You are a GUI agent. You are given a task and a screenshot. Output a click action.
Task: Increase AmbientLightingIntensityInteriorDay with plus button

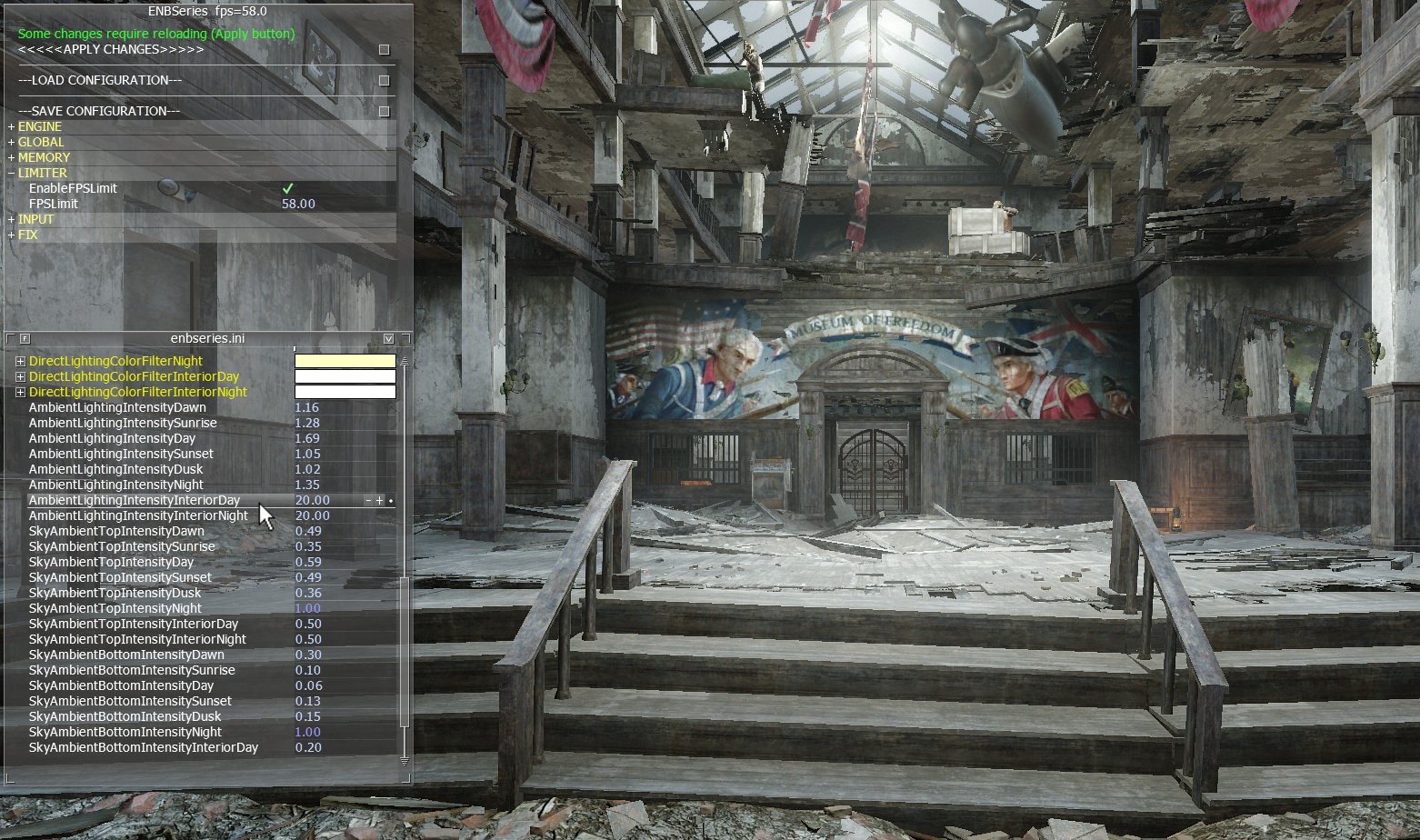379,501
